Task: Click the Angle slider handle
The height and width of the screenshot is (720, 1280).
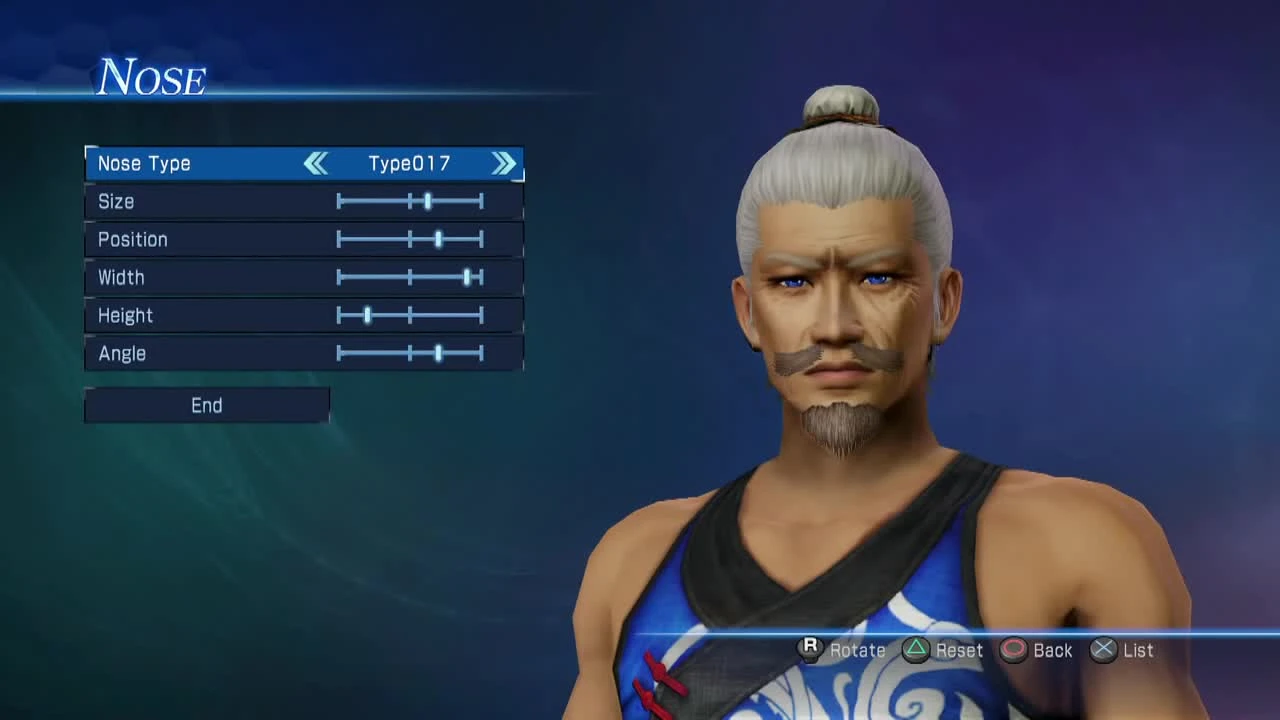Action: click(x=440, y=353)
